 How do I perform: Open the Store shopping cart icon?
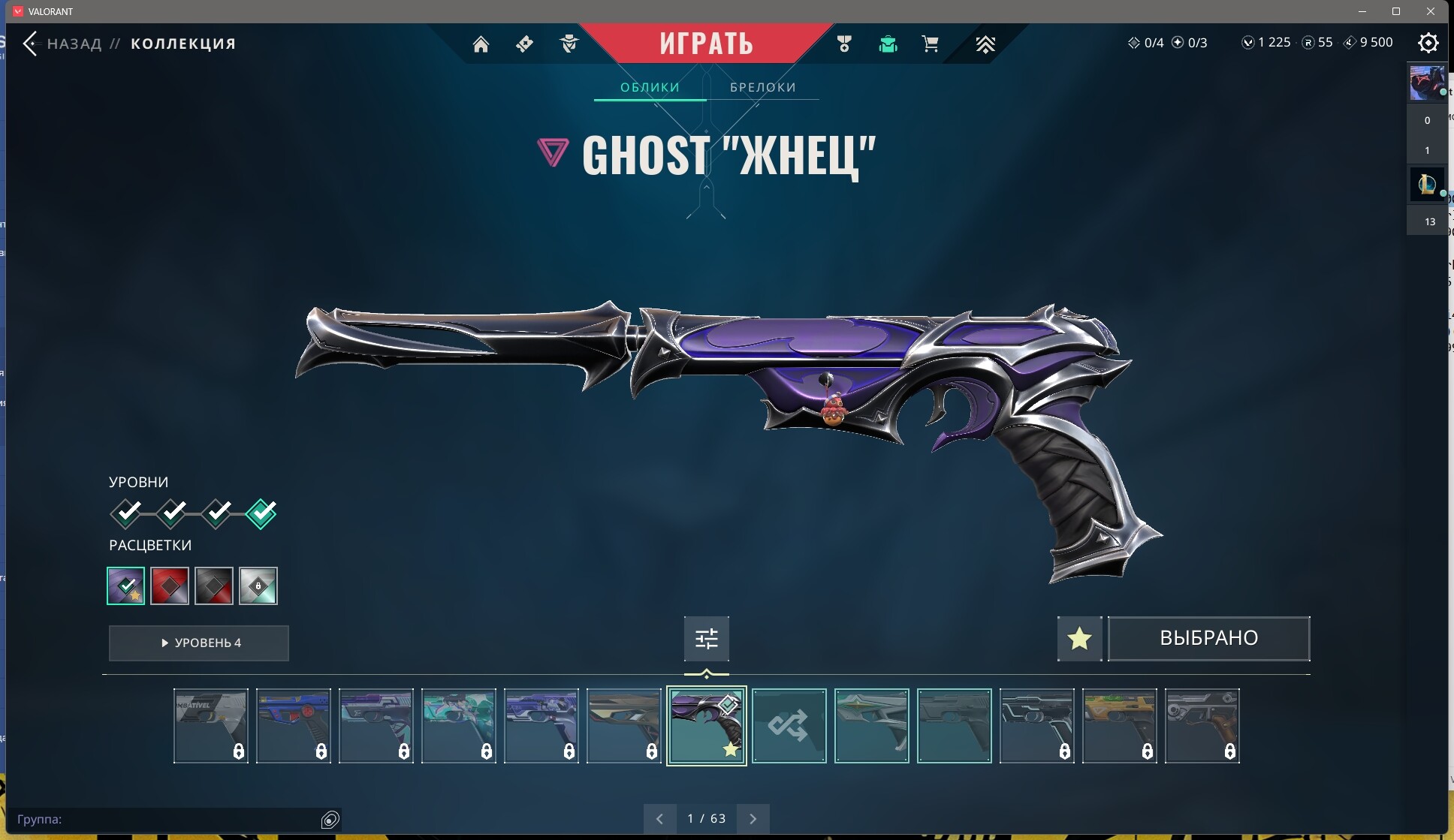point(931,44)
